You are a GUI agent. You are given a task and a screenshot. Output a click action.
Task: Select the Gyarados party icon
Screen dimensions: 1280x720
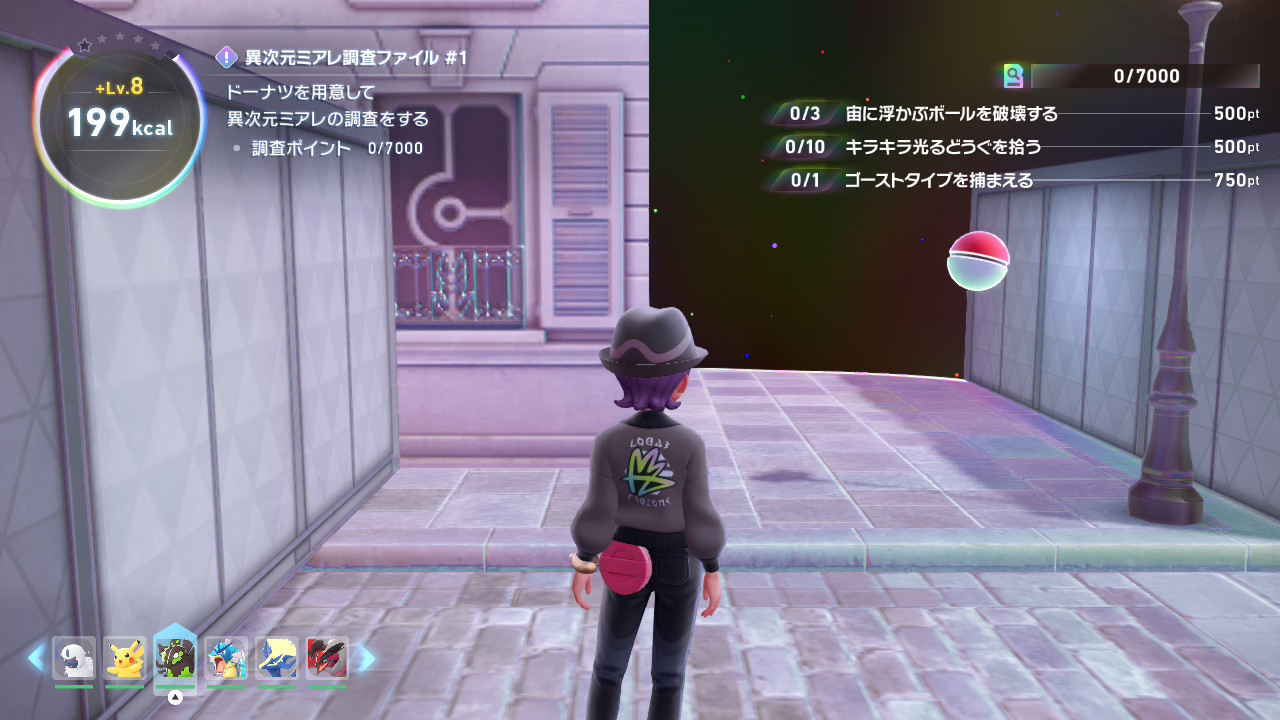[x=225, y=657]
